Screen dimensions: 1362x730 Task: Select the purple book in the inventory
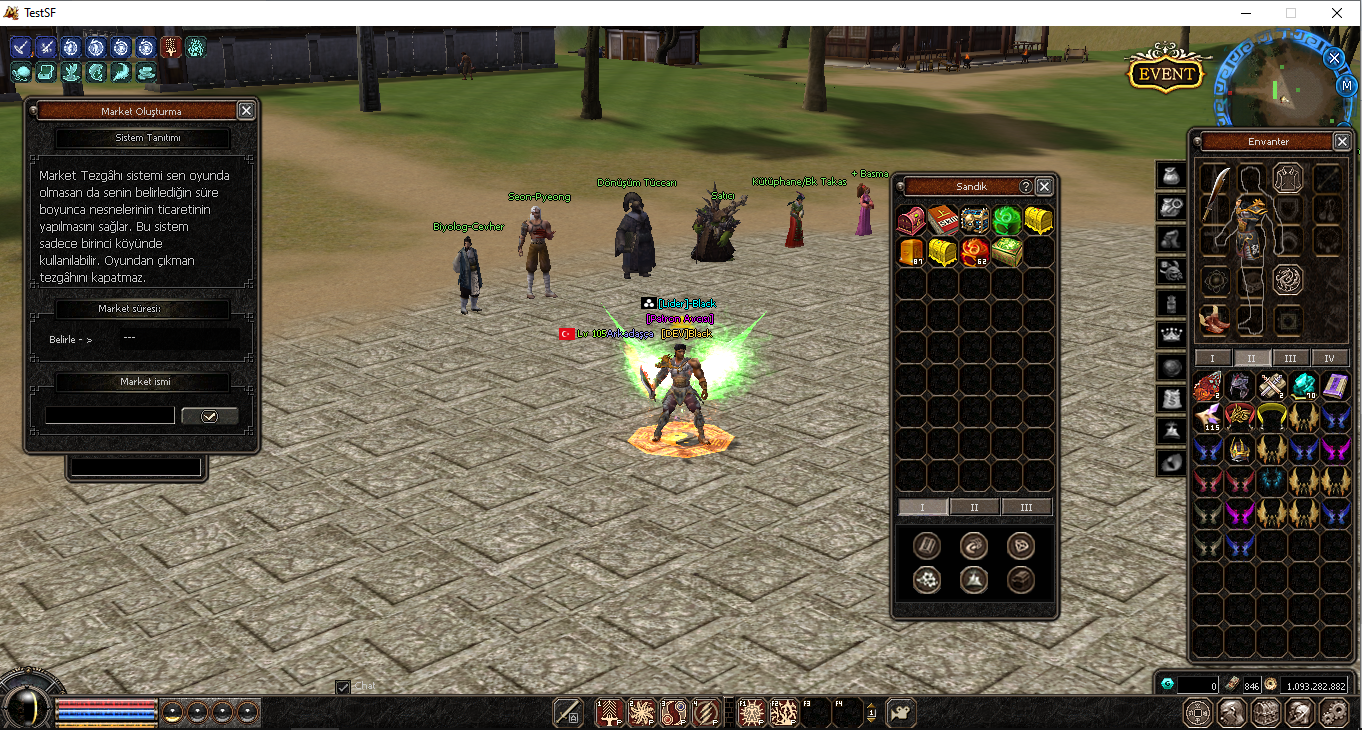(x=1336, y=386)
